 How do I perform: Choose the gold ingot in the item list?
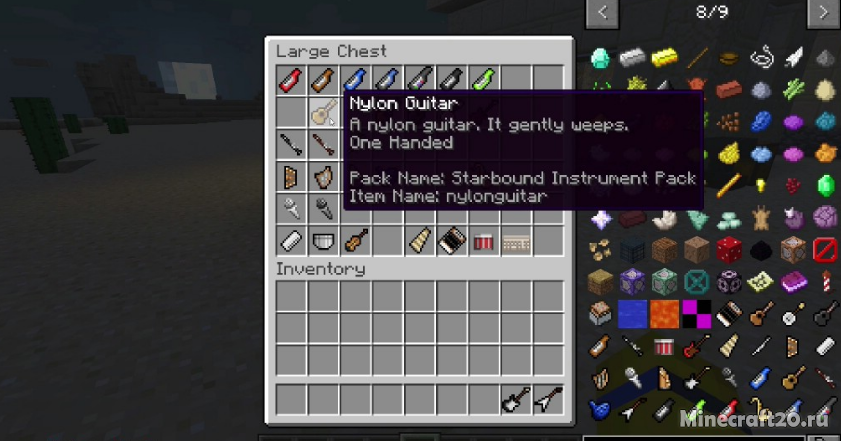tap(664, 58)
